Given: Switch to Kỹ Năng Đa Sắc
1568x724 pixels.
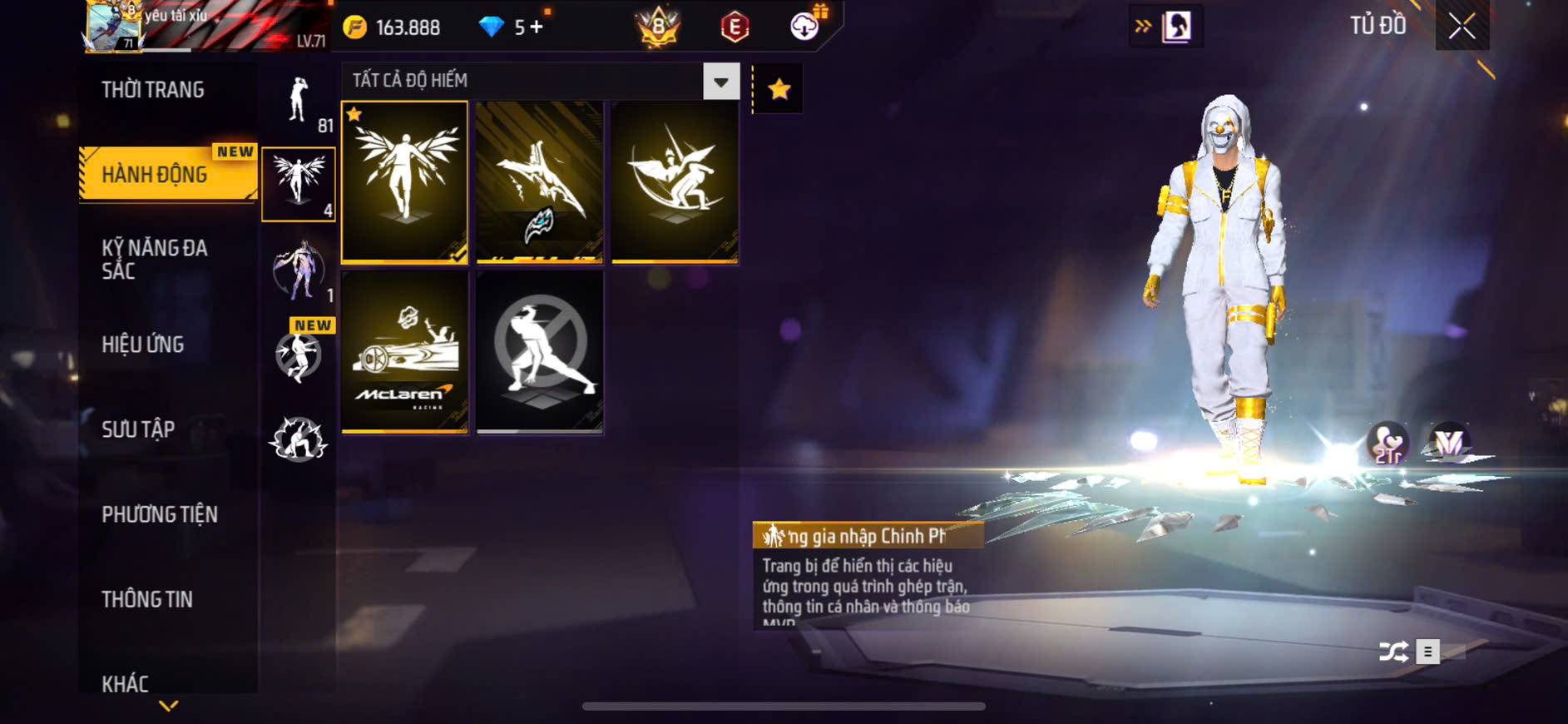Looking at the screenshot, I should coord(155,259).
